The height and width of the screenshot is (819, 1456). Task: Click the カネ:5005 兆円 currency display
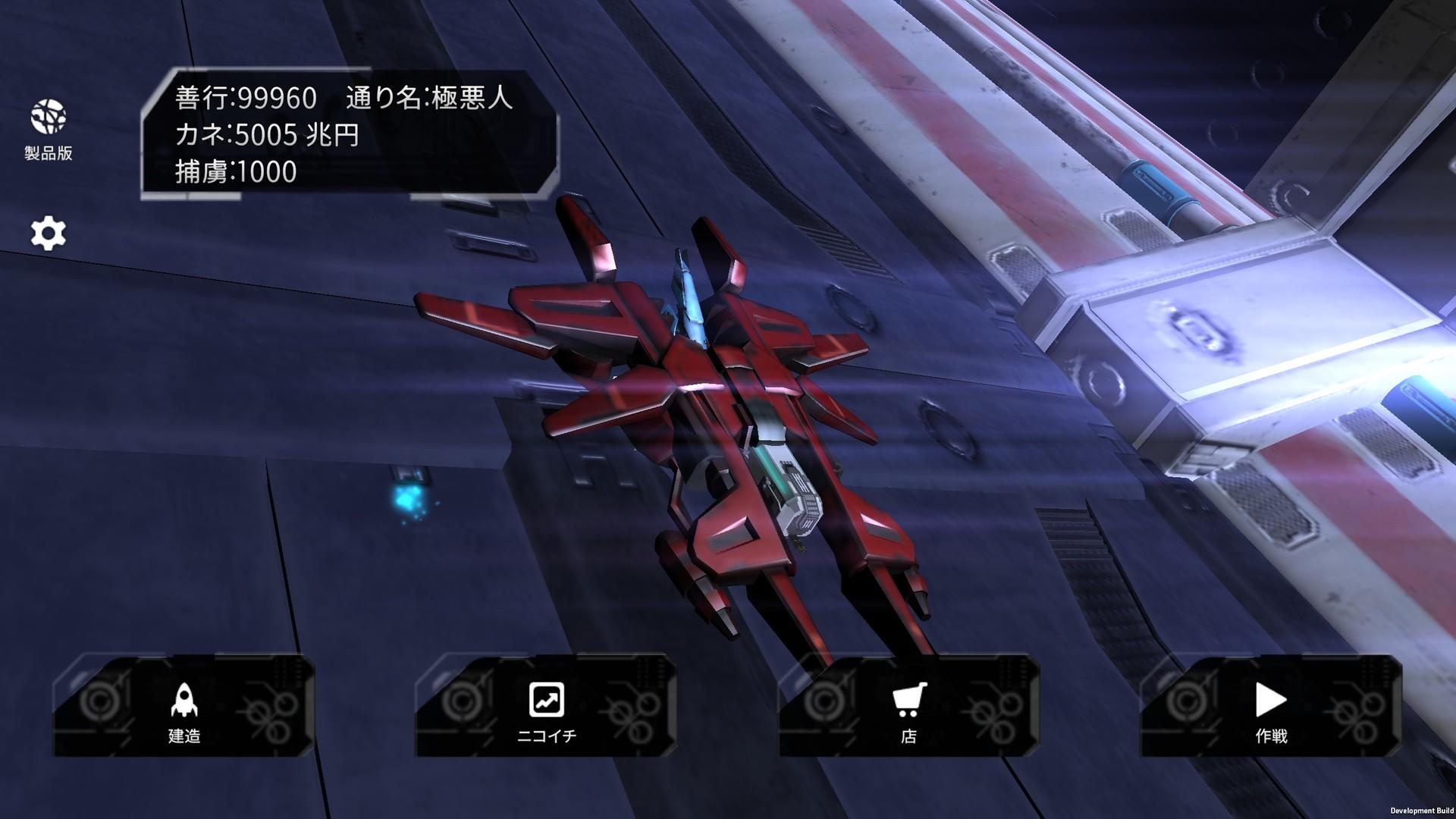(x=265, y=136)
